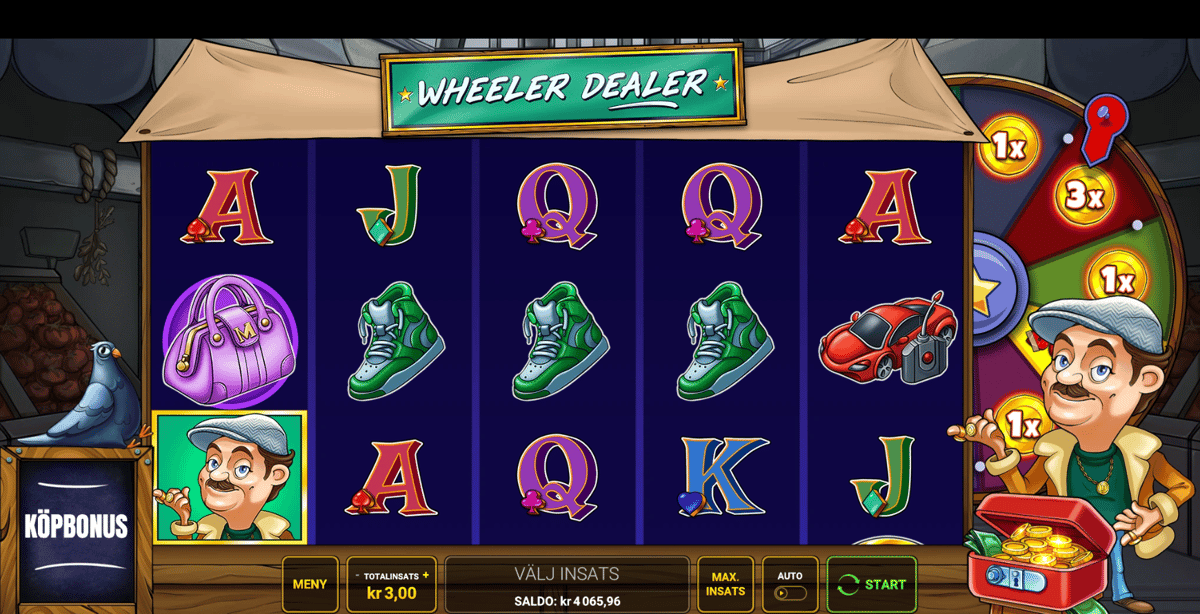Increase total bet with the plus sign
Image resolution: width=1200 pixels, height=614 pixels.
click(x=426, y=576)
